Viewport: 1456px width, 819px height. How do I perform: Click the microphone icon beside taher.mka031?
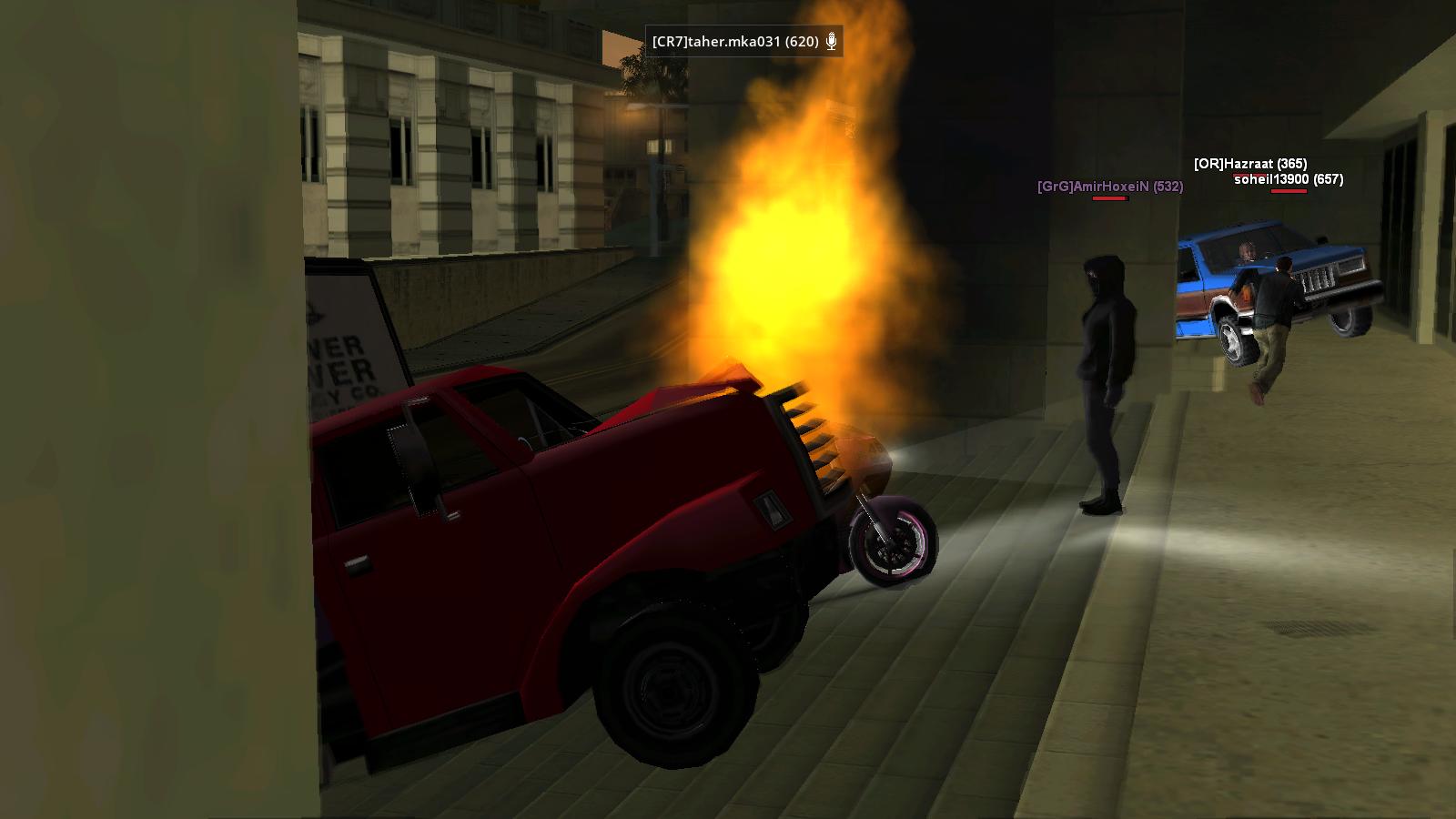831,41
